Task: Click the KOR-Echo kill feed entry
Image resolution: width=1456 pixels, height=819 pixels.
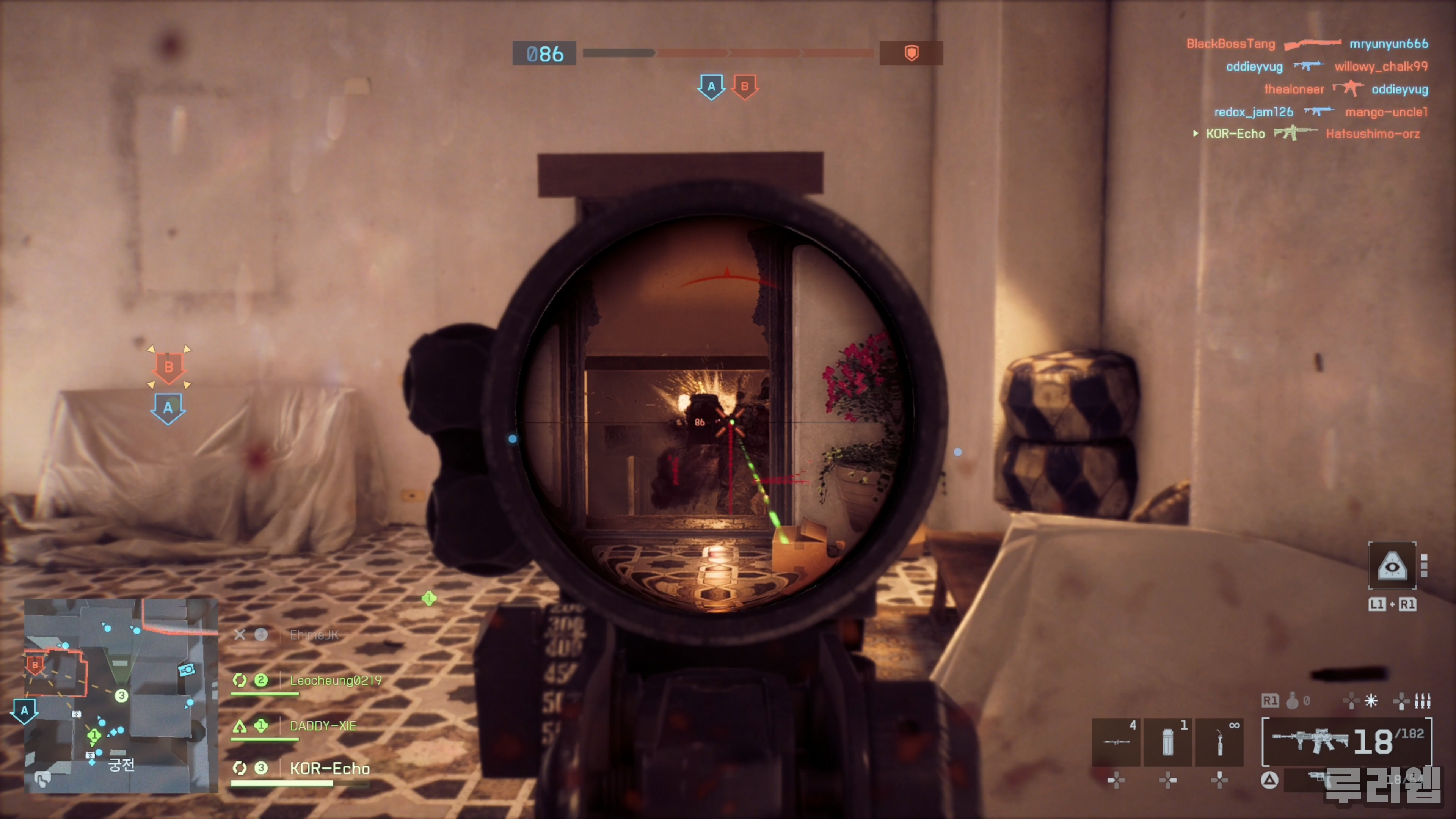Action: pyautogui.click(x=1311, y=134)
